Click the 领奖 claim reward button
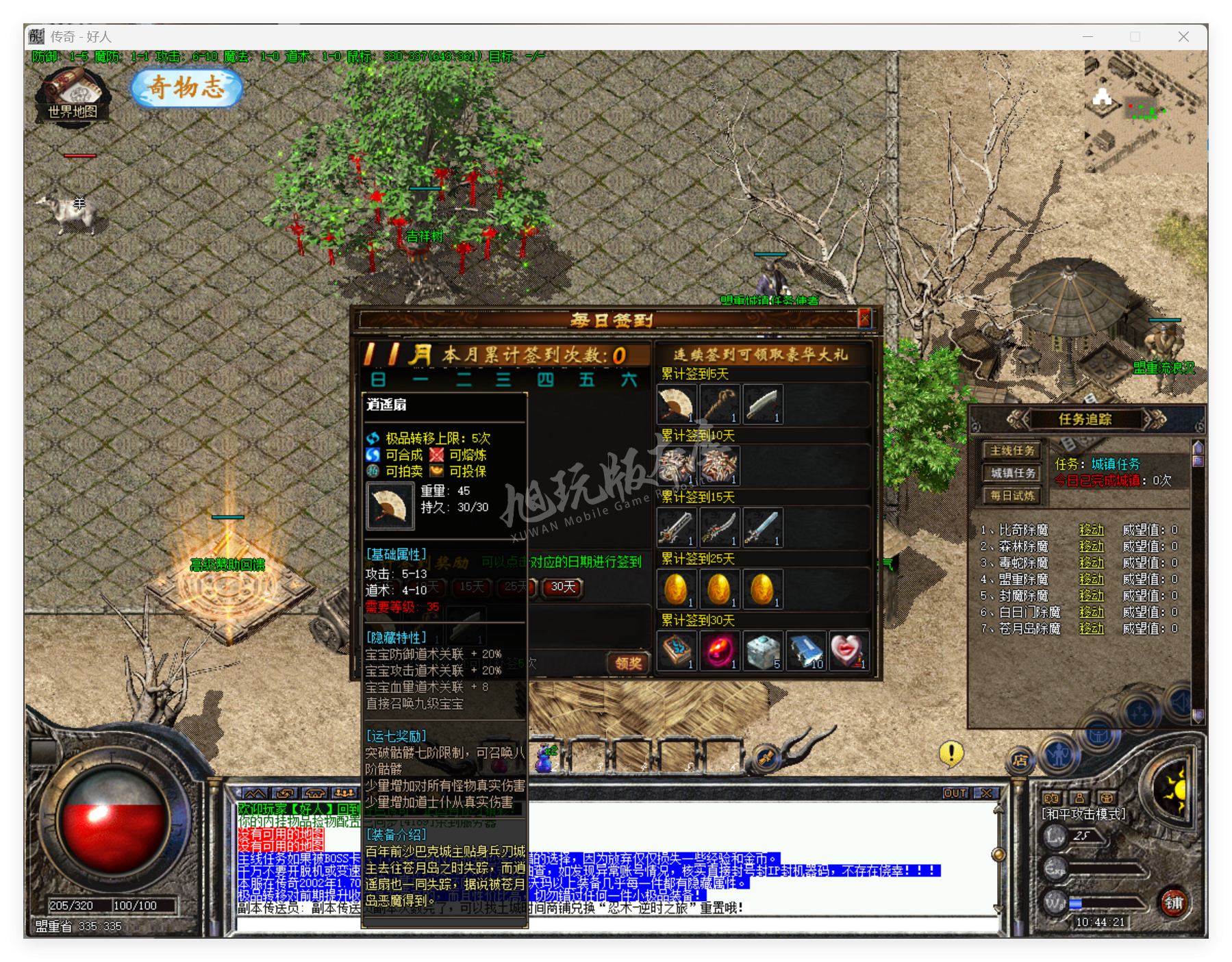Viewport: 1232px width, 962px height. (x=627, y=663)
